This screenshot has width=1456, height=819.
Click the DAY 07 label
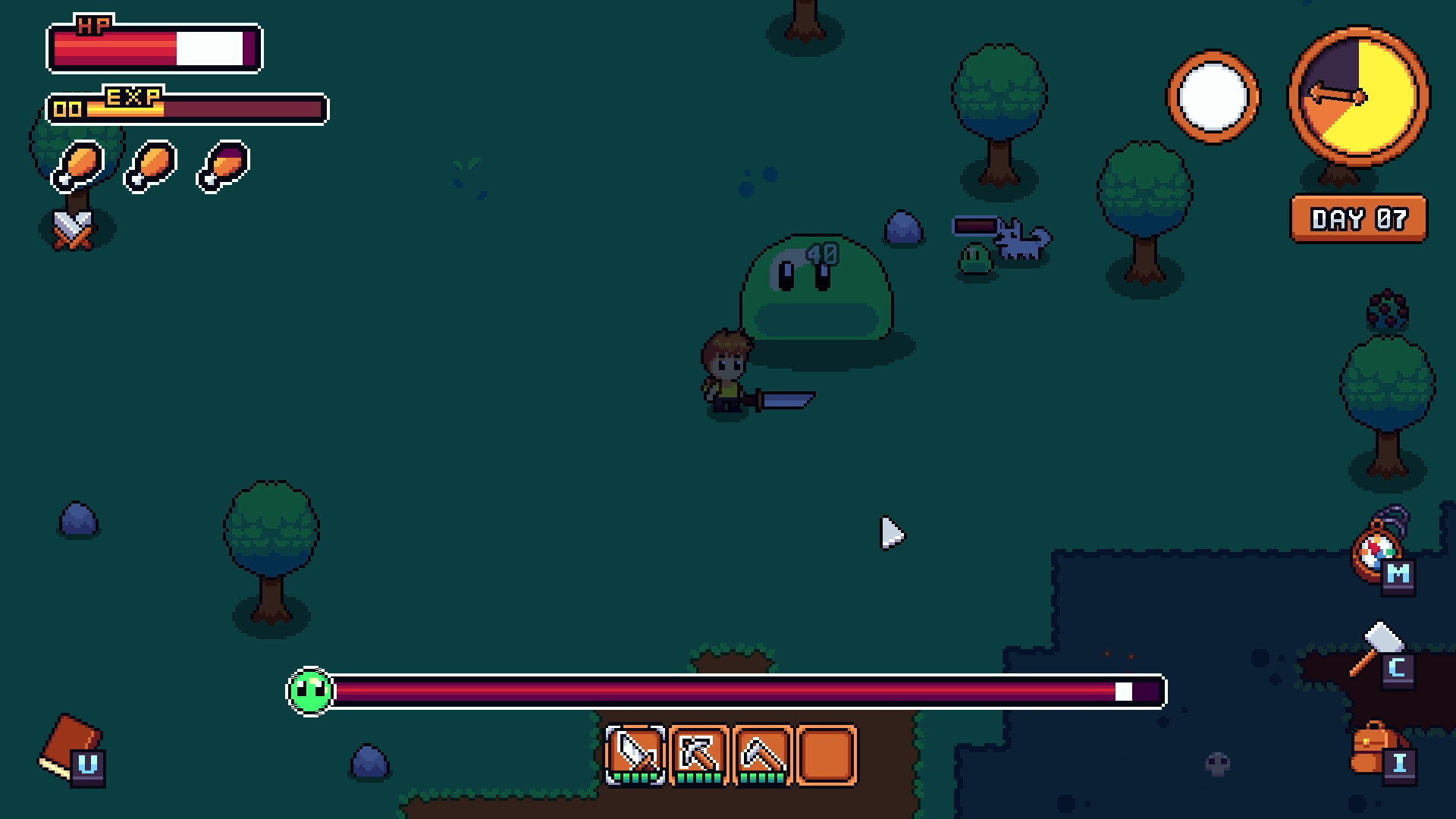(1358, 219)
